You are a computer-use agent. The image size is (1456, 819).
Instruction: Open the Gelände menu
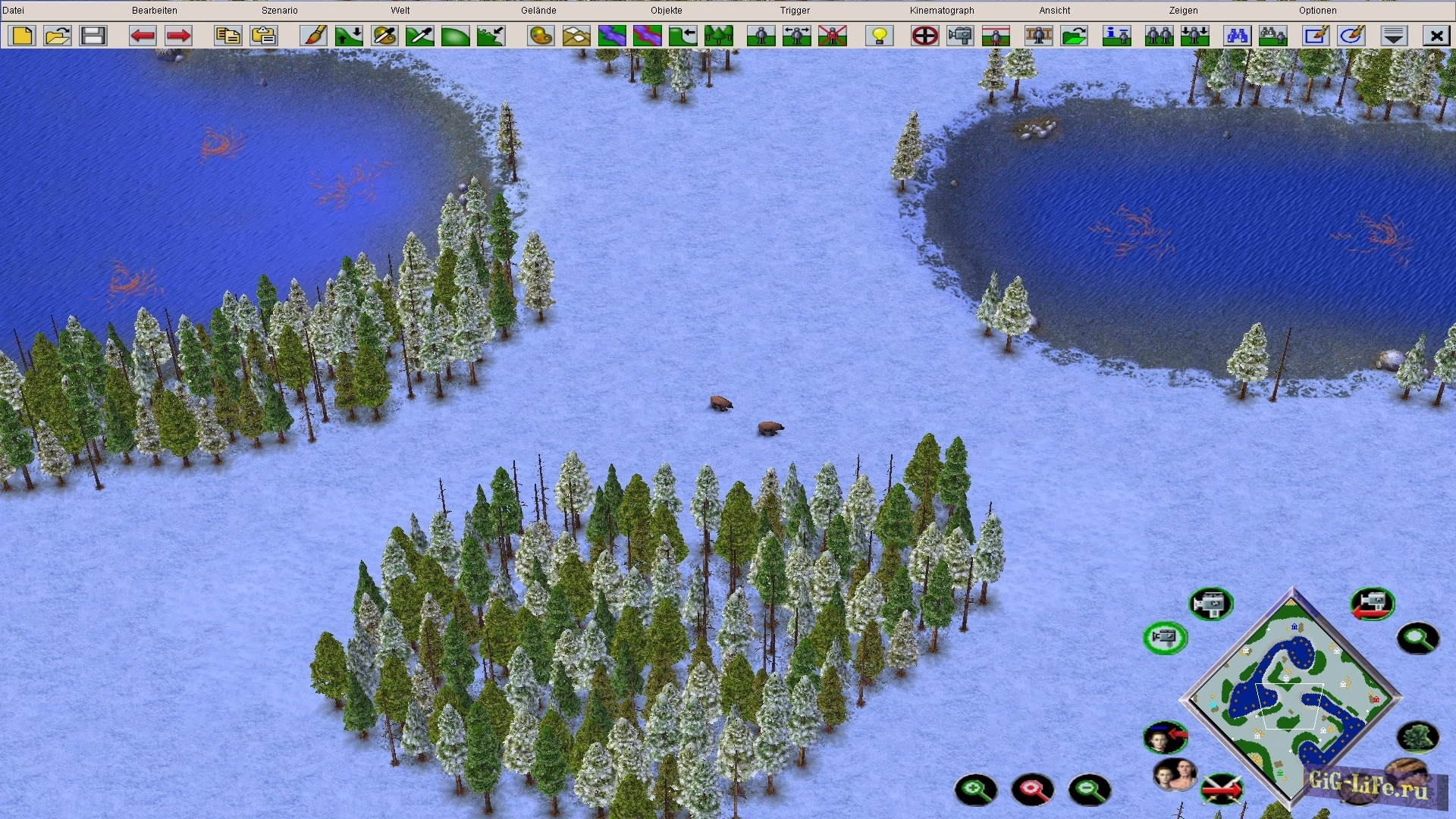538,11
